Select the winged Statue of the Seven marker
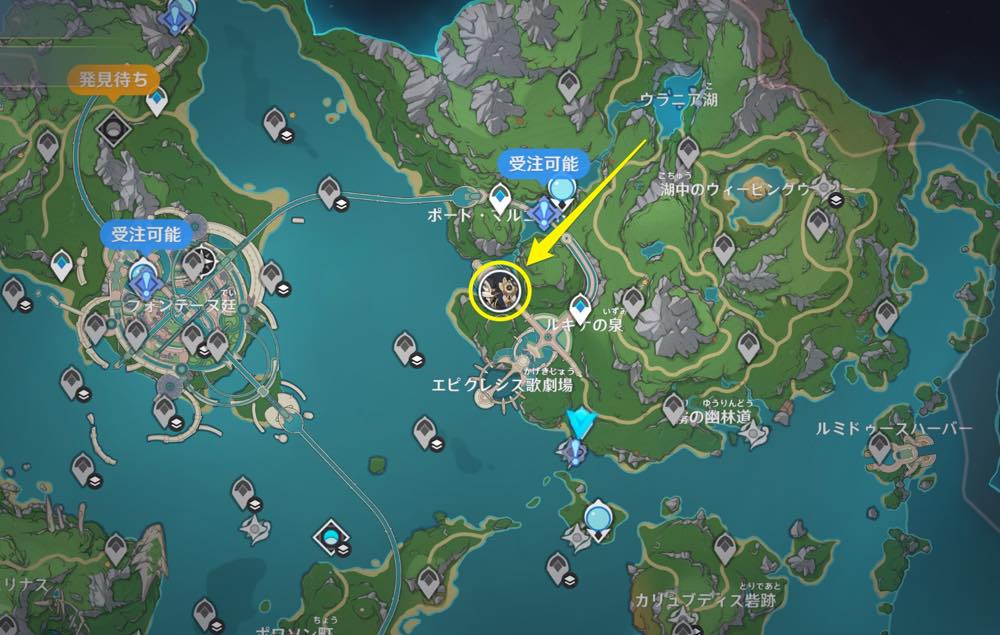Image resolution: width=1000 pixels, height=635 pixels. 579,426
